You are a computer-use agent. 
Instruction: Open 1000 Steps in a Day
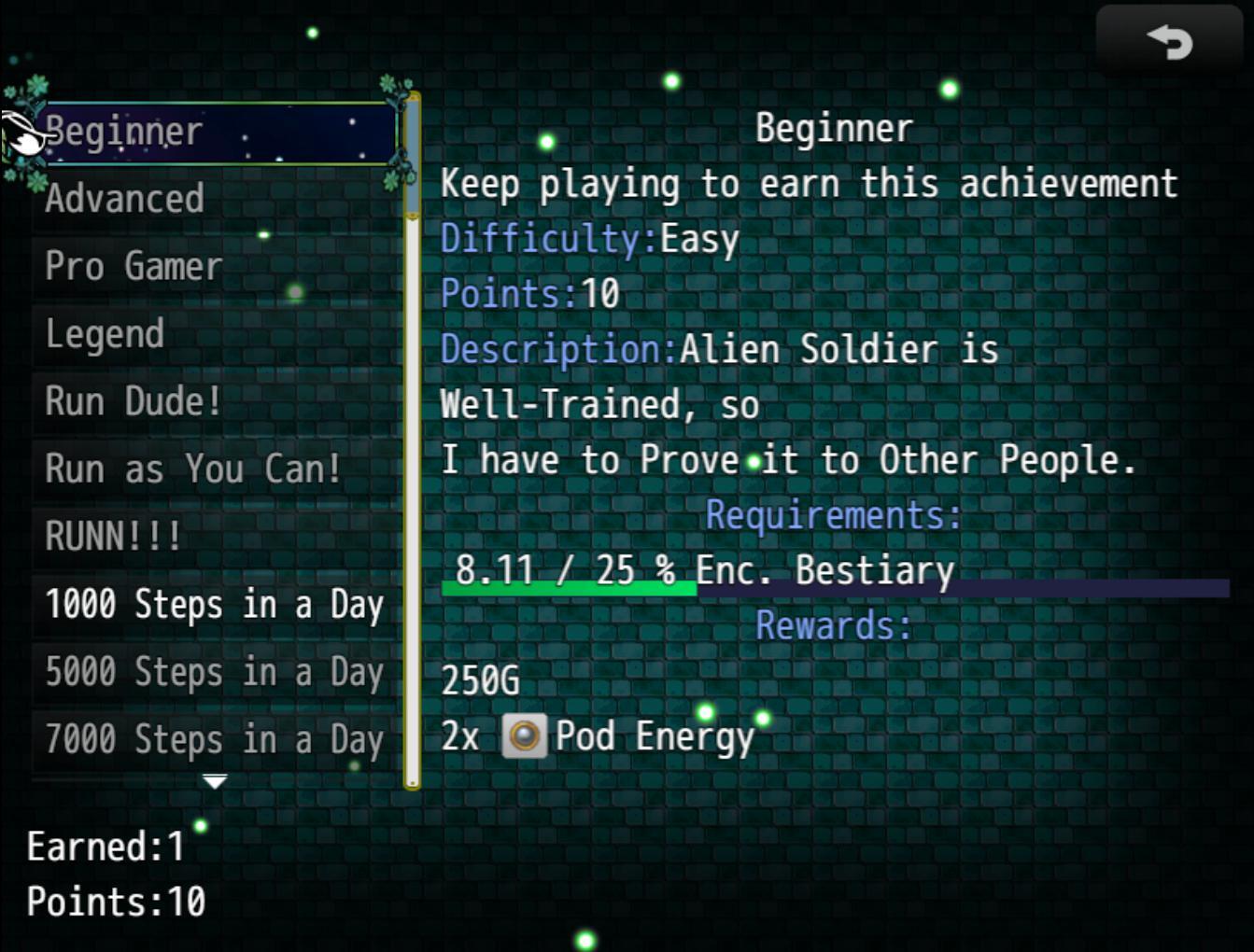217,605
